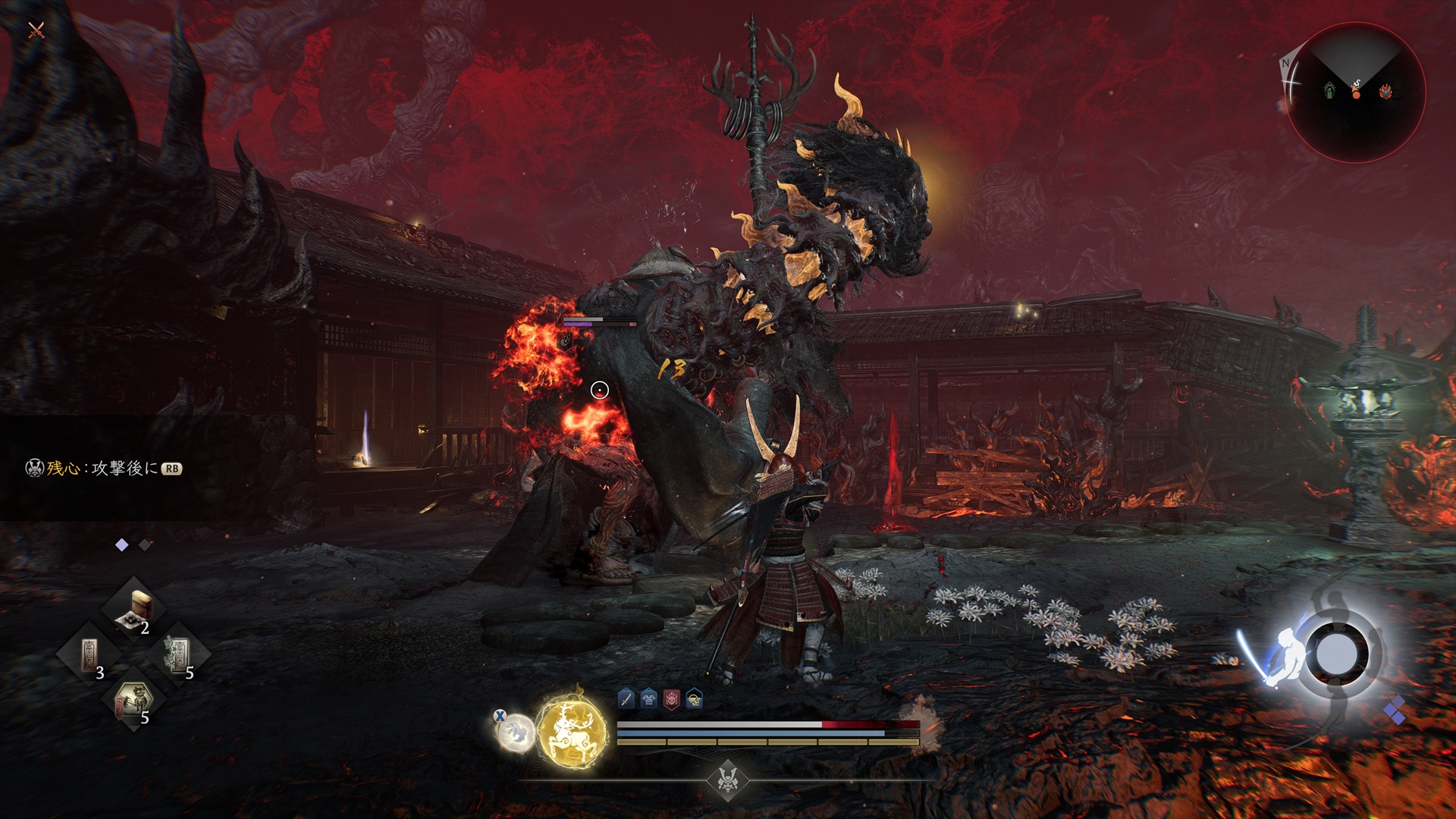Select the leafy talisman slot with count 5
The height and width of the screenshot is (819, 1456).
[x=180, y=654]
